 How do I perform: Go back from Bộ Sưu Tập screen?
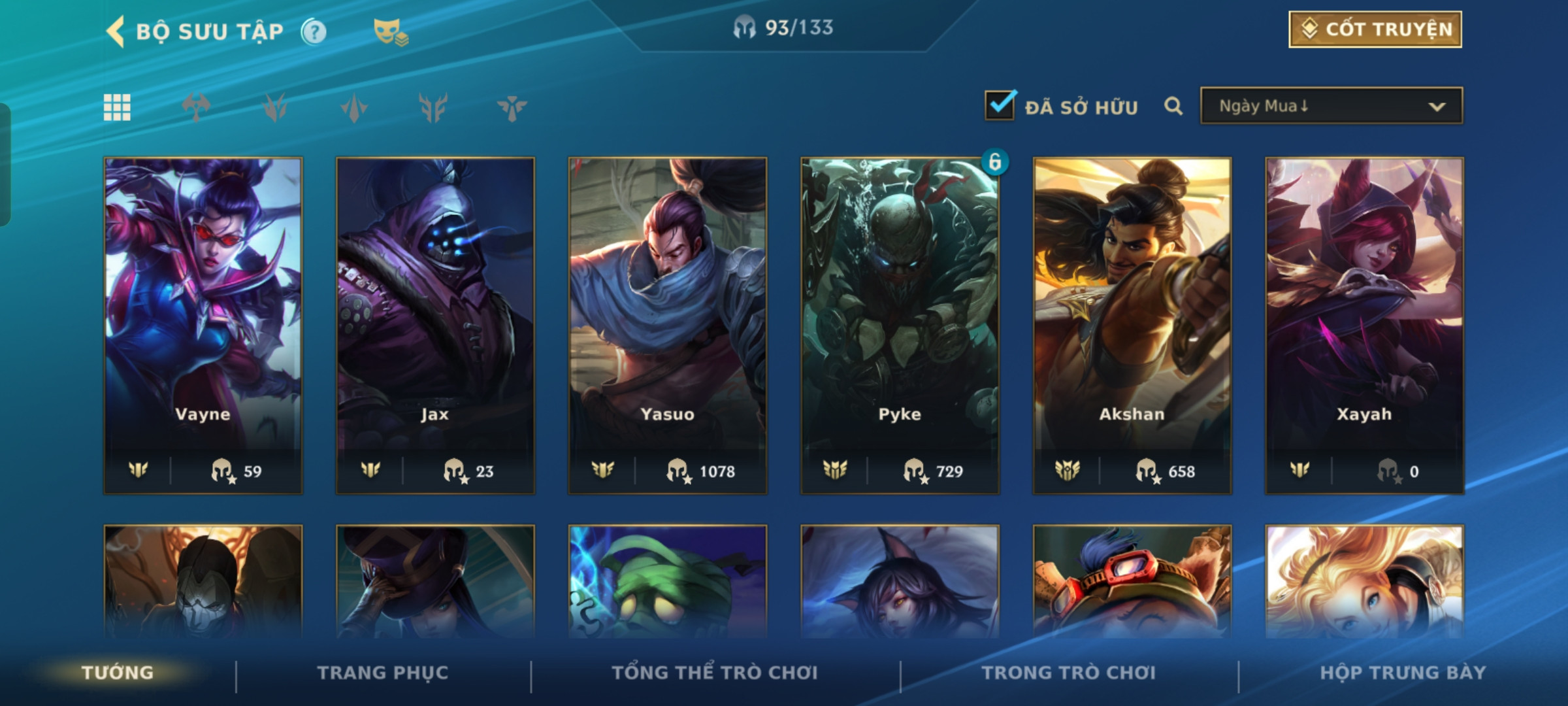pos(116,31)
